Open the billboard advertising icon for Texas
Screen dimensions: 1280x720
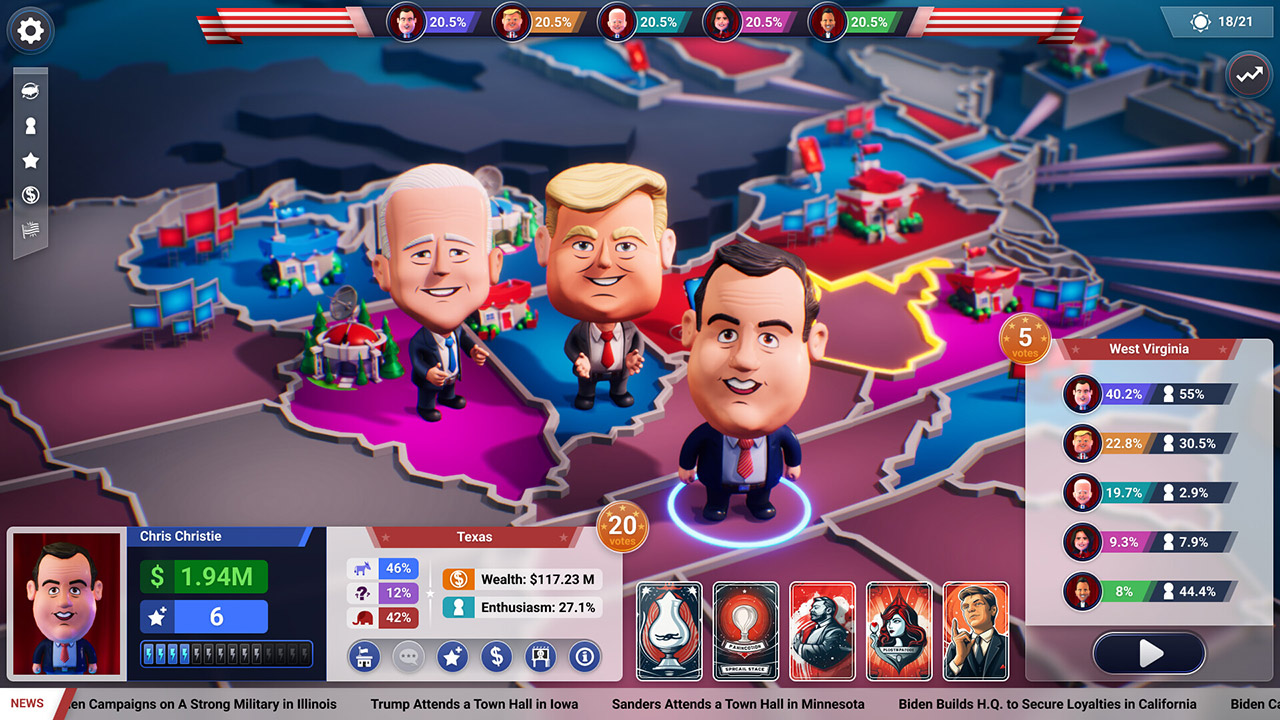(540, 657)
